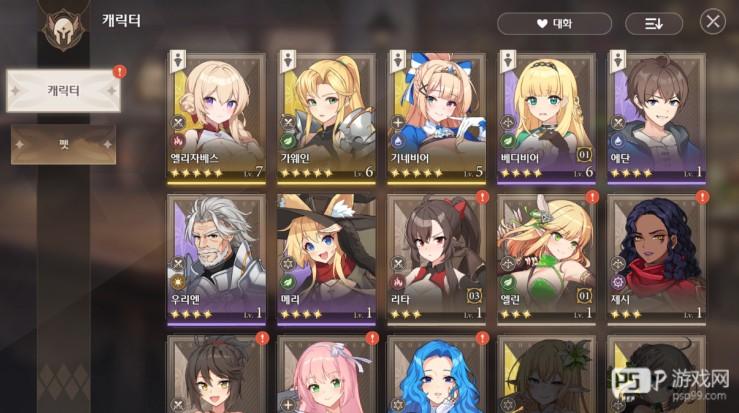
Task: Open the 우리엔 character card
Action: [x=216, y=258]
